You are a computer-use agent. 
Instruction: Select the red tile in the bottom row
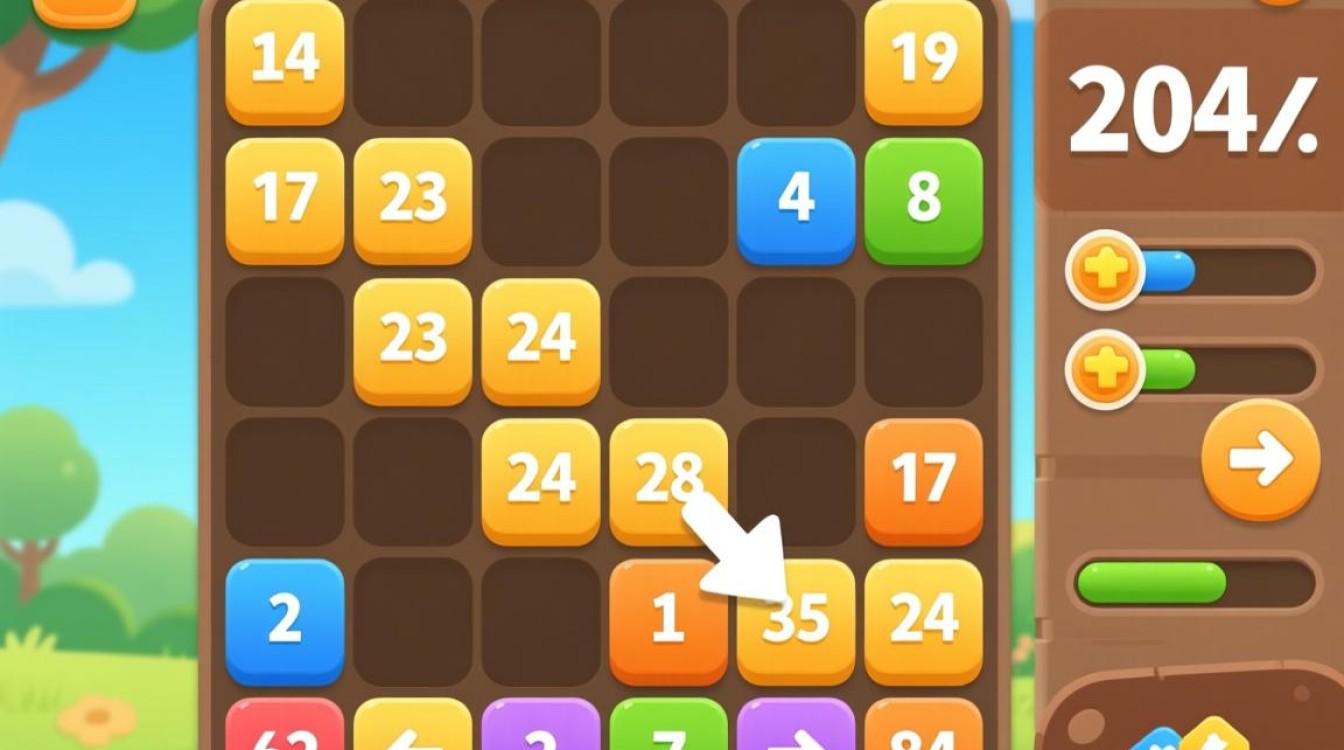283,735
